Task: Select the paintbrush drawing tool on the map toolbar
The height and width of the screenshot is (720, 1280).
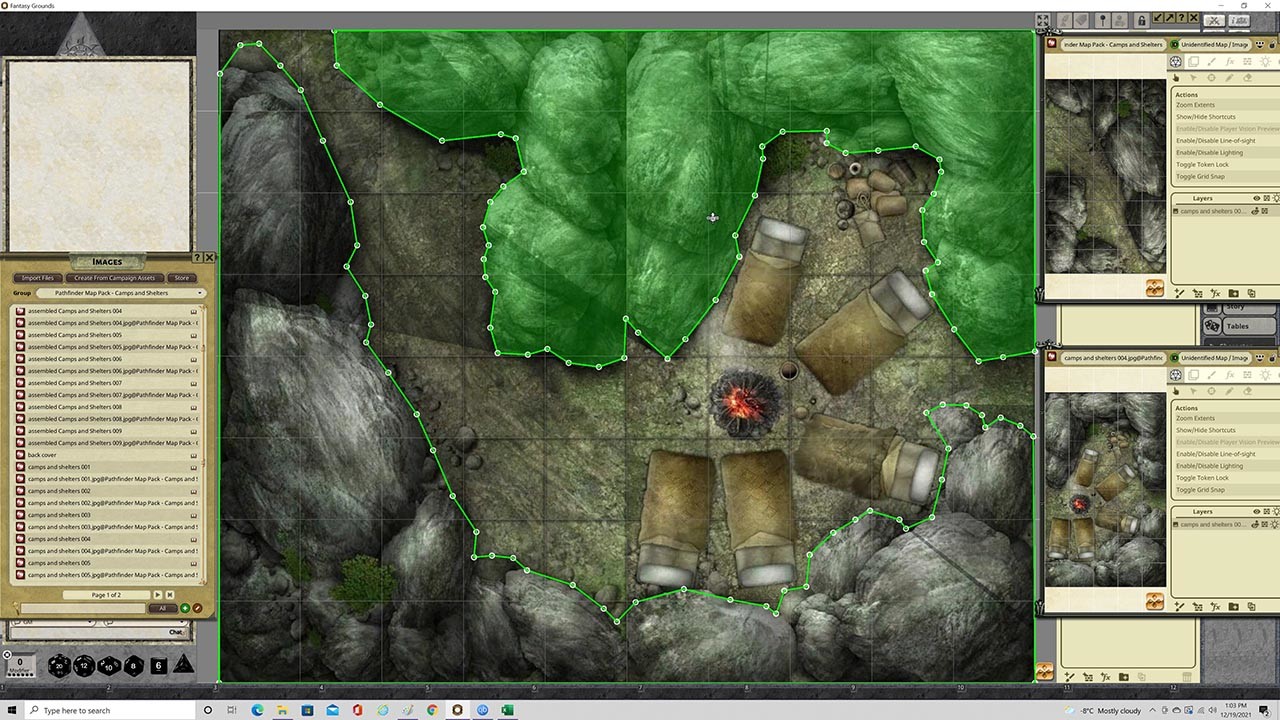Action: click(1212, 62)
